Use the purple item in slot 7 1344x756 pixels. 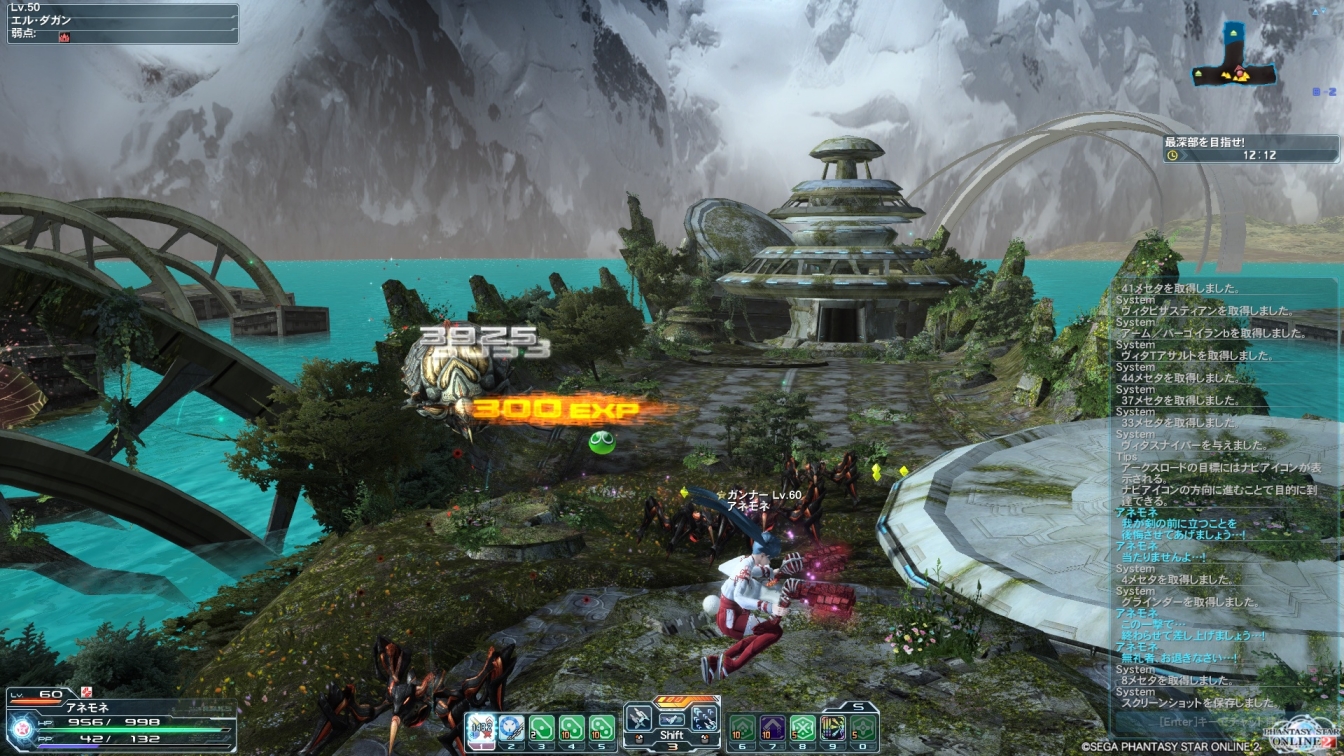point(772,728)
